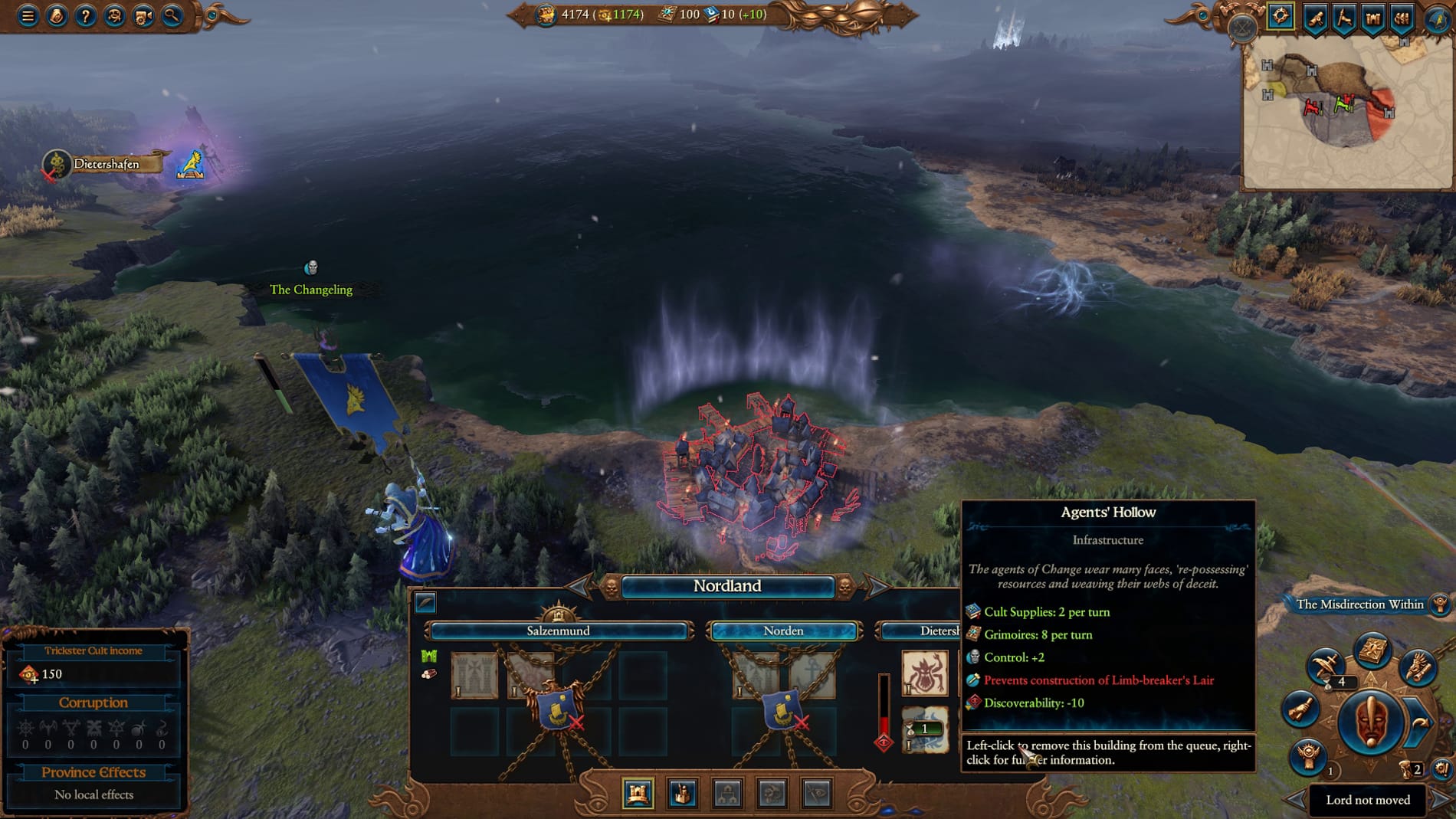1456x819 pixels.
Task: Select the Salzenmund settlement tab
Action: coord(558,631)
